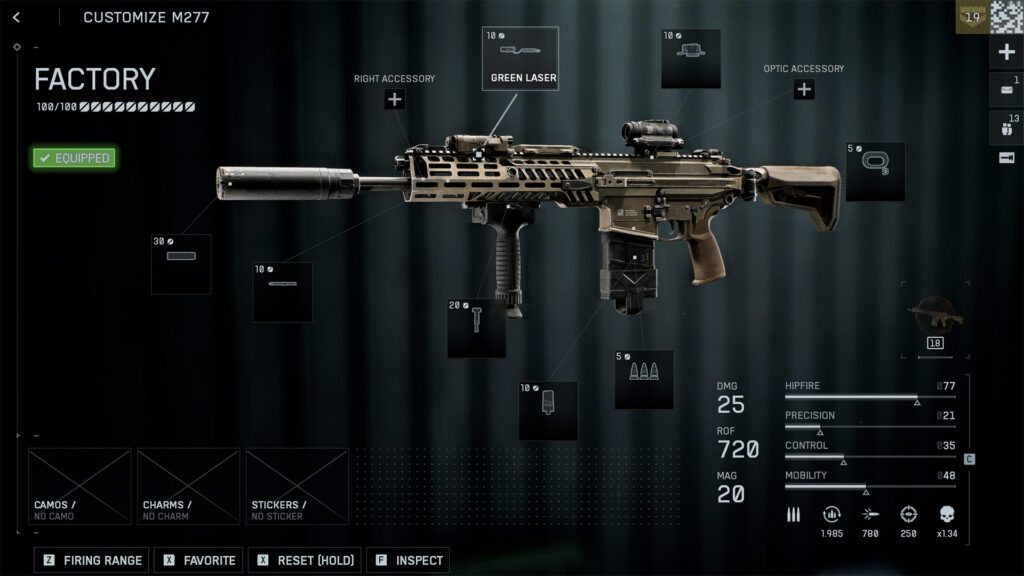Mark this build as Favorite
Image resolution: width=1024 pixels, height=576 pixels.
pos(200,560)
